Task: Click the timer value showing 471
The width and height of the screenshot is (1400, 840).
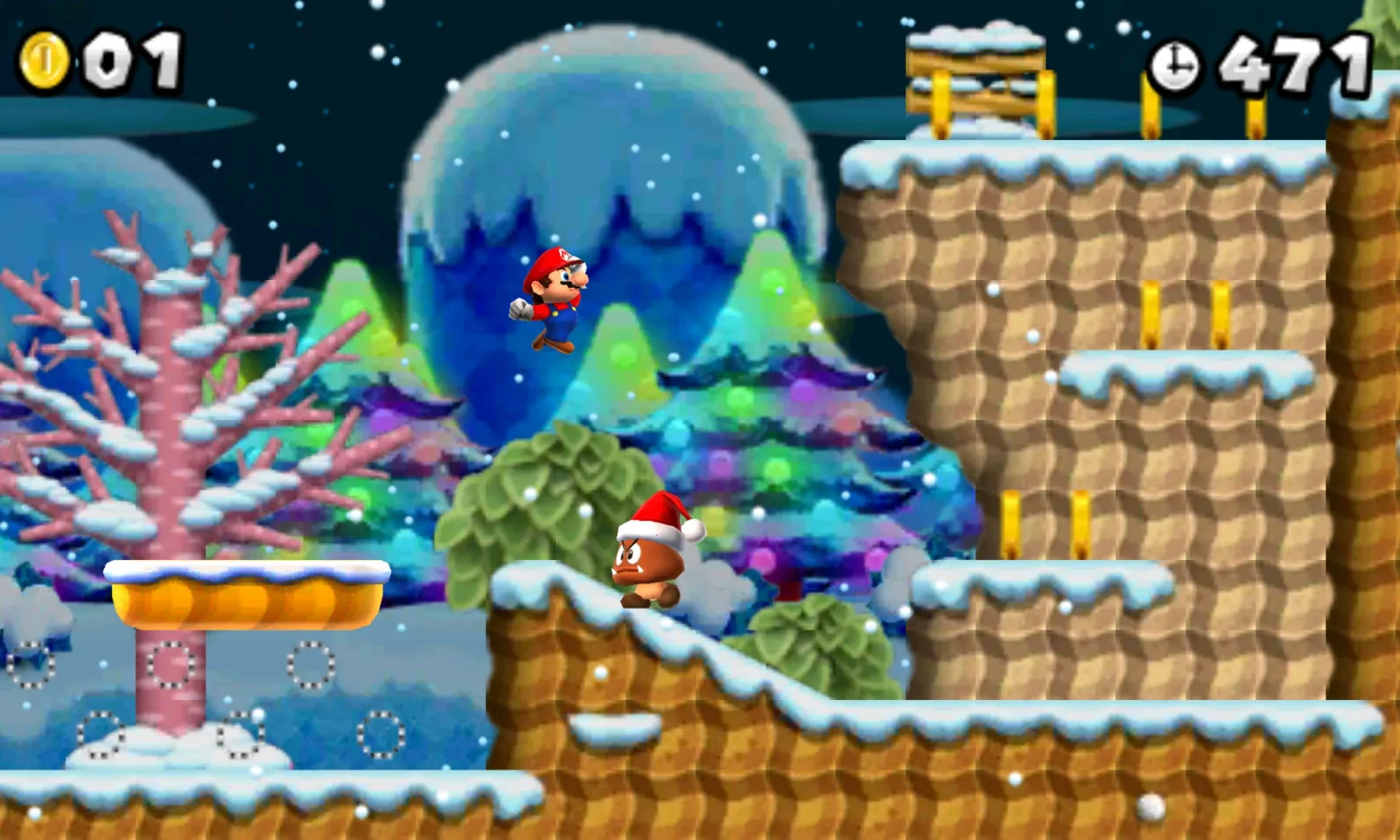Action: pos(1295,66)
